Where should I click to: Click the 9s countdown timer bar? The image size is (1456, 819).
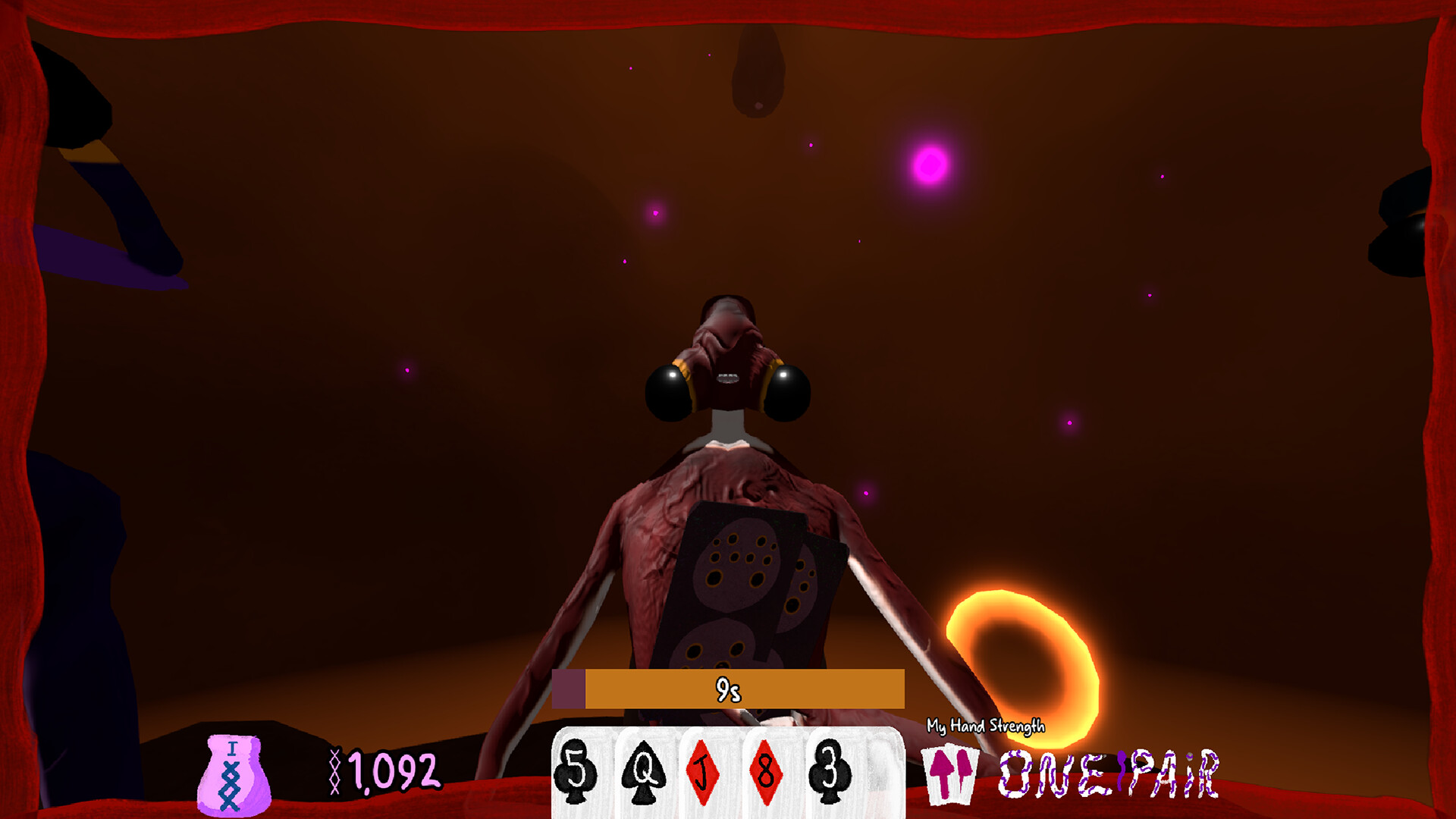728,689
